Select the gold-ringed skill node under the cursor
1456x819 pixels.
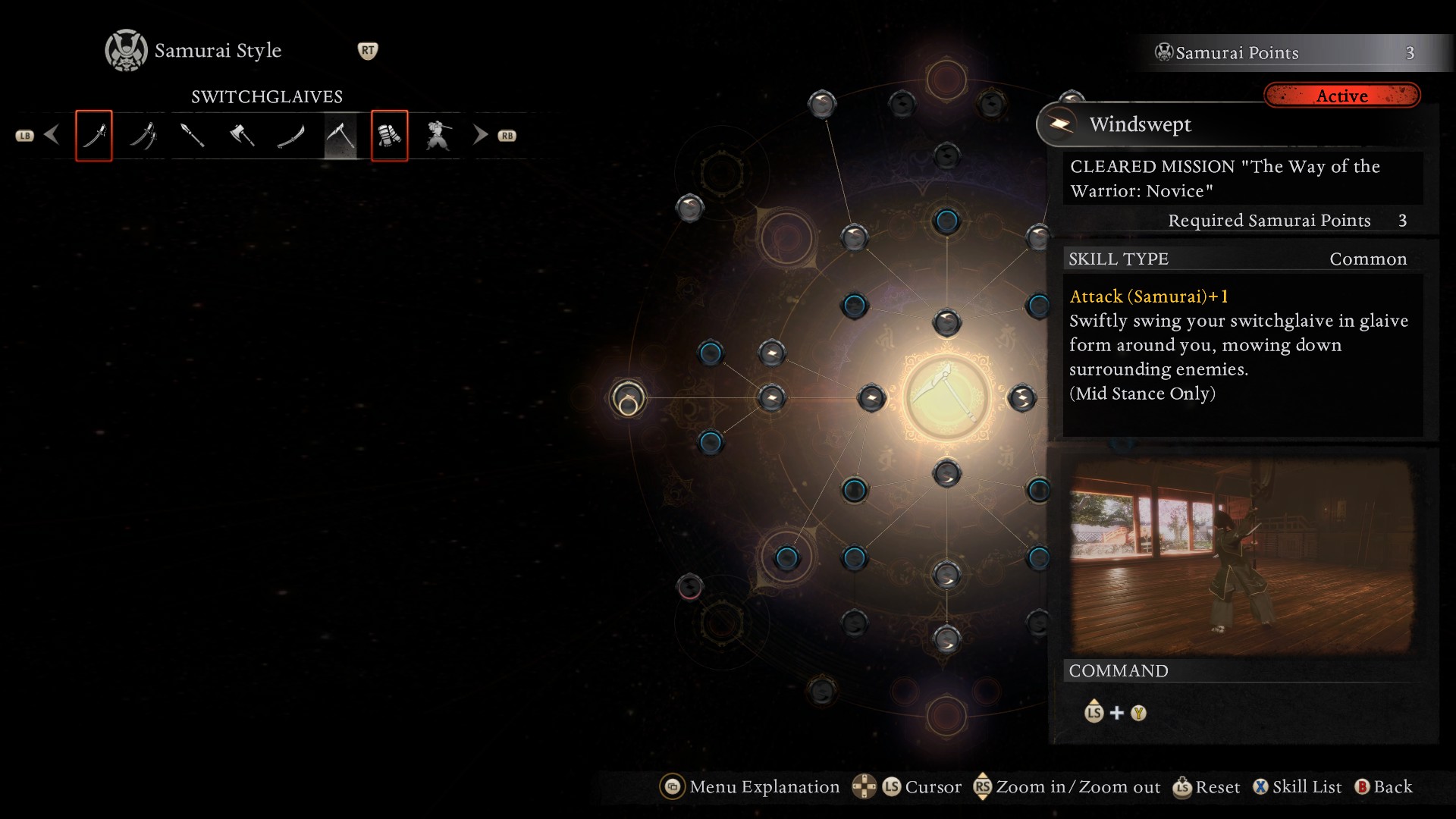click(x=628, y=398)
